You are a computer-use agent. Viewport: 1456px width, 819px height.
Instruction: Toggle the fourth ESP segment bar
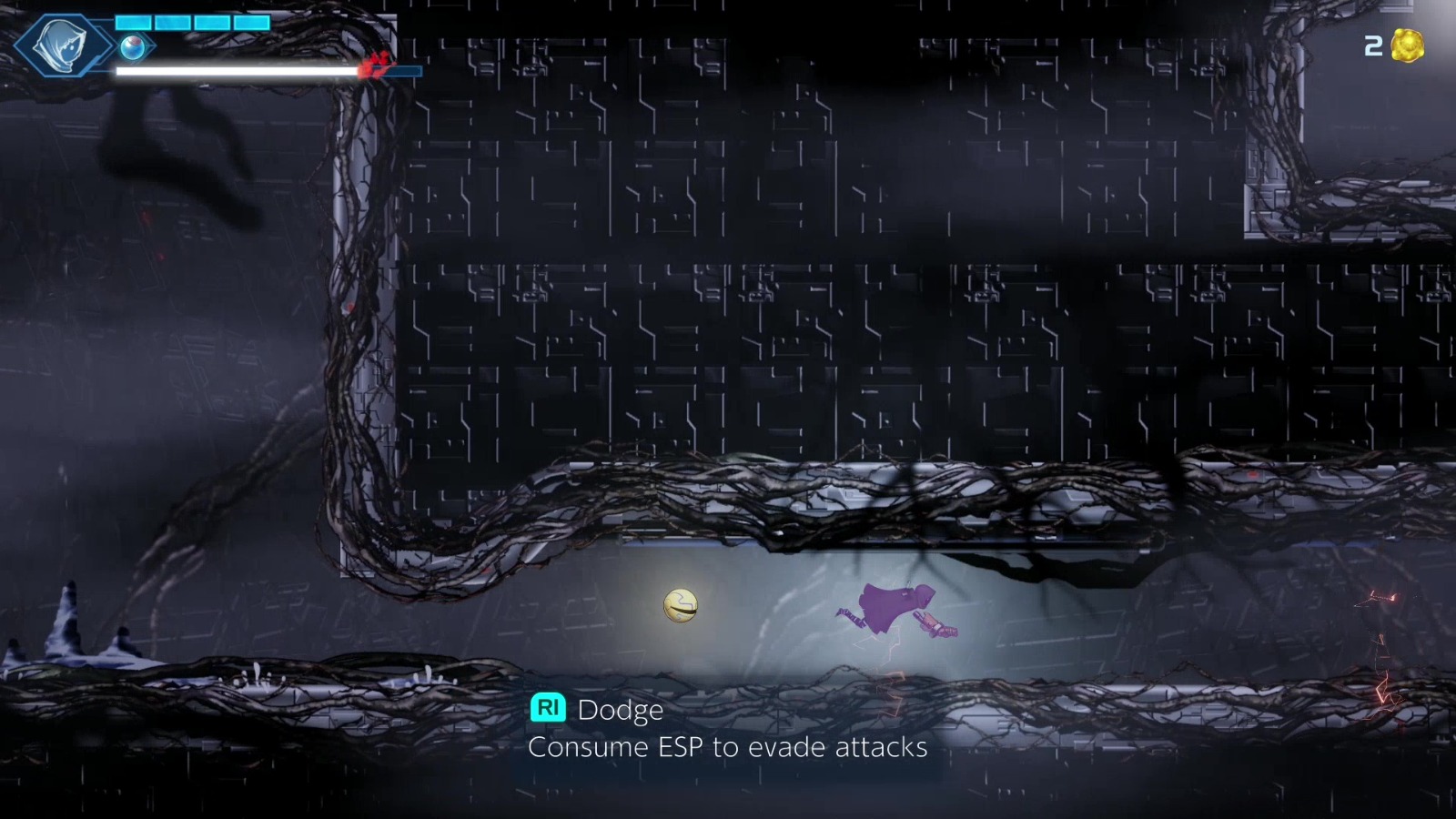pos(249,22)
